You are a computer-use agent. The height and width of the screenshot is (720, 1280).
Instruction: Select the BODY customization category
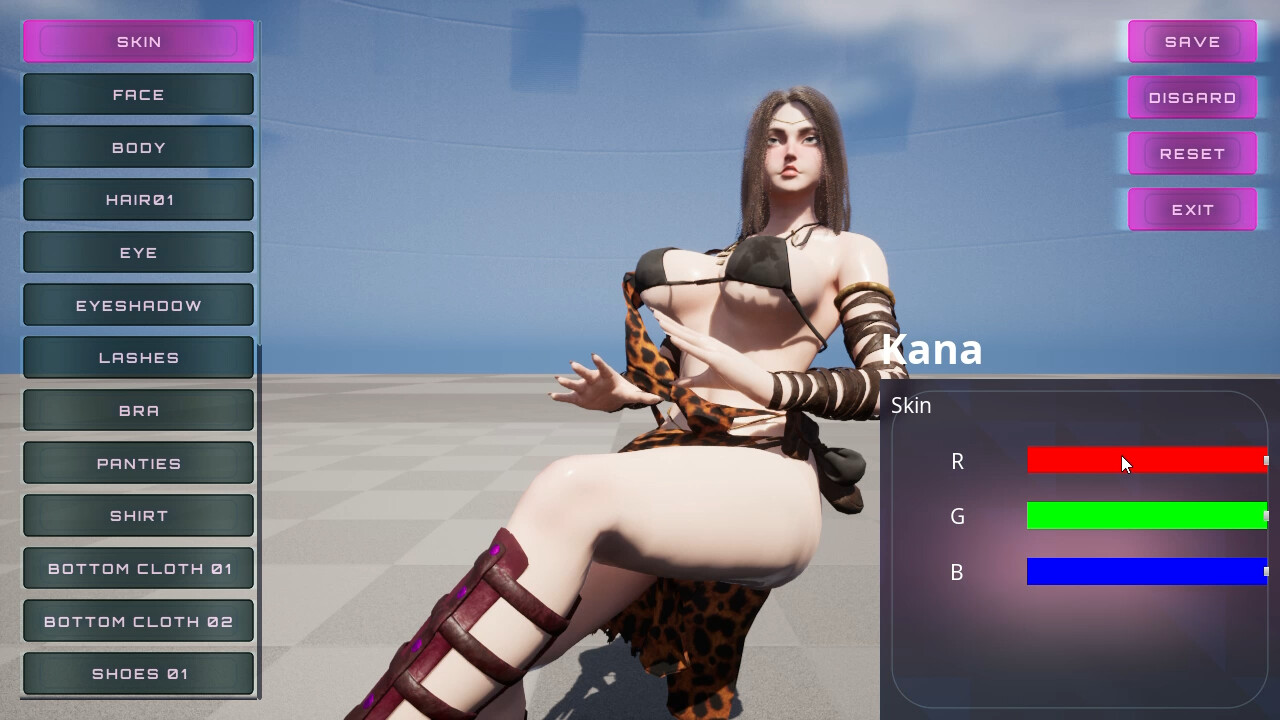pyautogui.click(x=138, y=147)
